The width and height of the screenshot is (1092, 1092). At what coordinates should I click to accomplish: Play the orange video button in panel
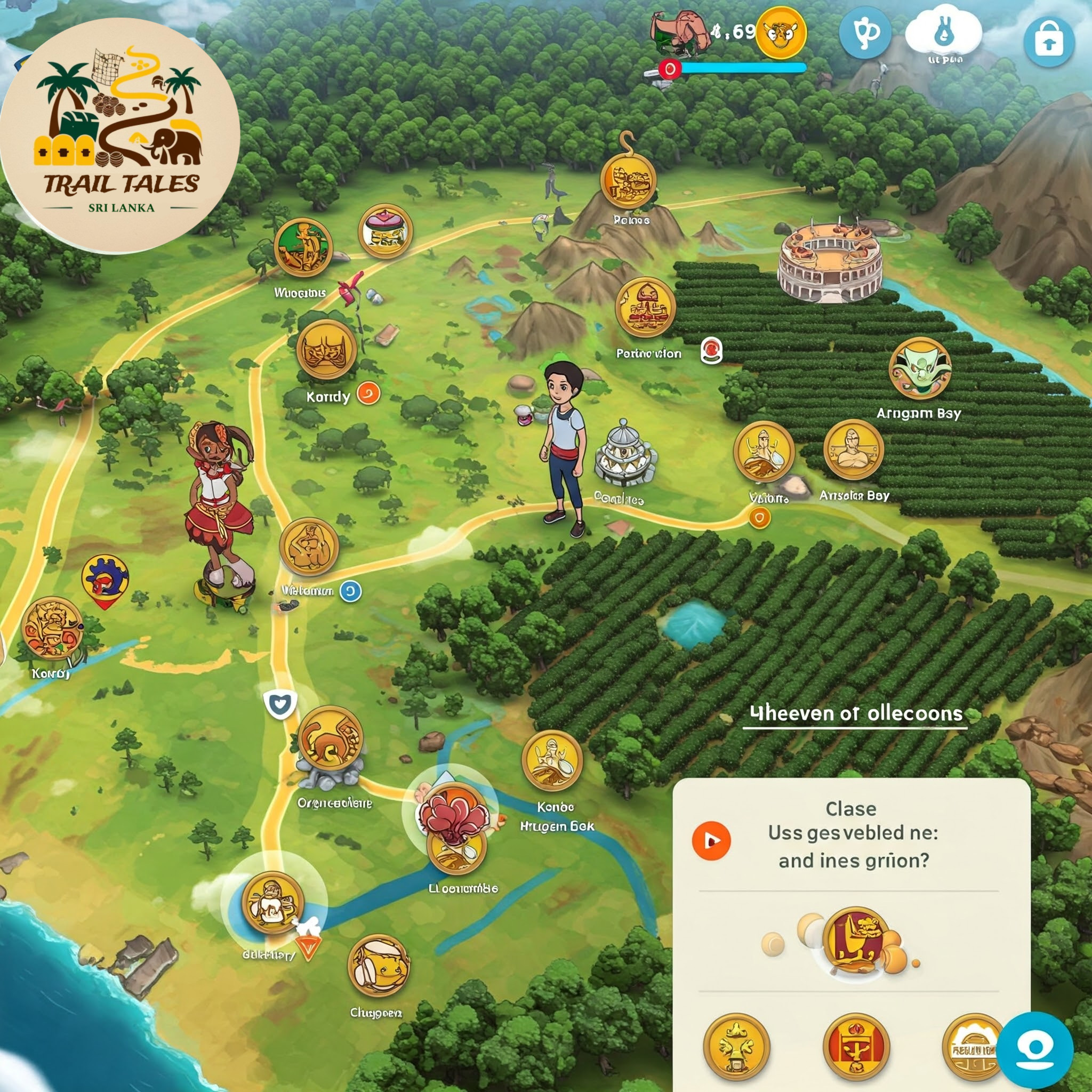click(x=711, y=840)
